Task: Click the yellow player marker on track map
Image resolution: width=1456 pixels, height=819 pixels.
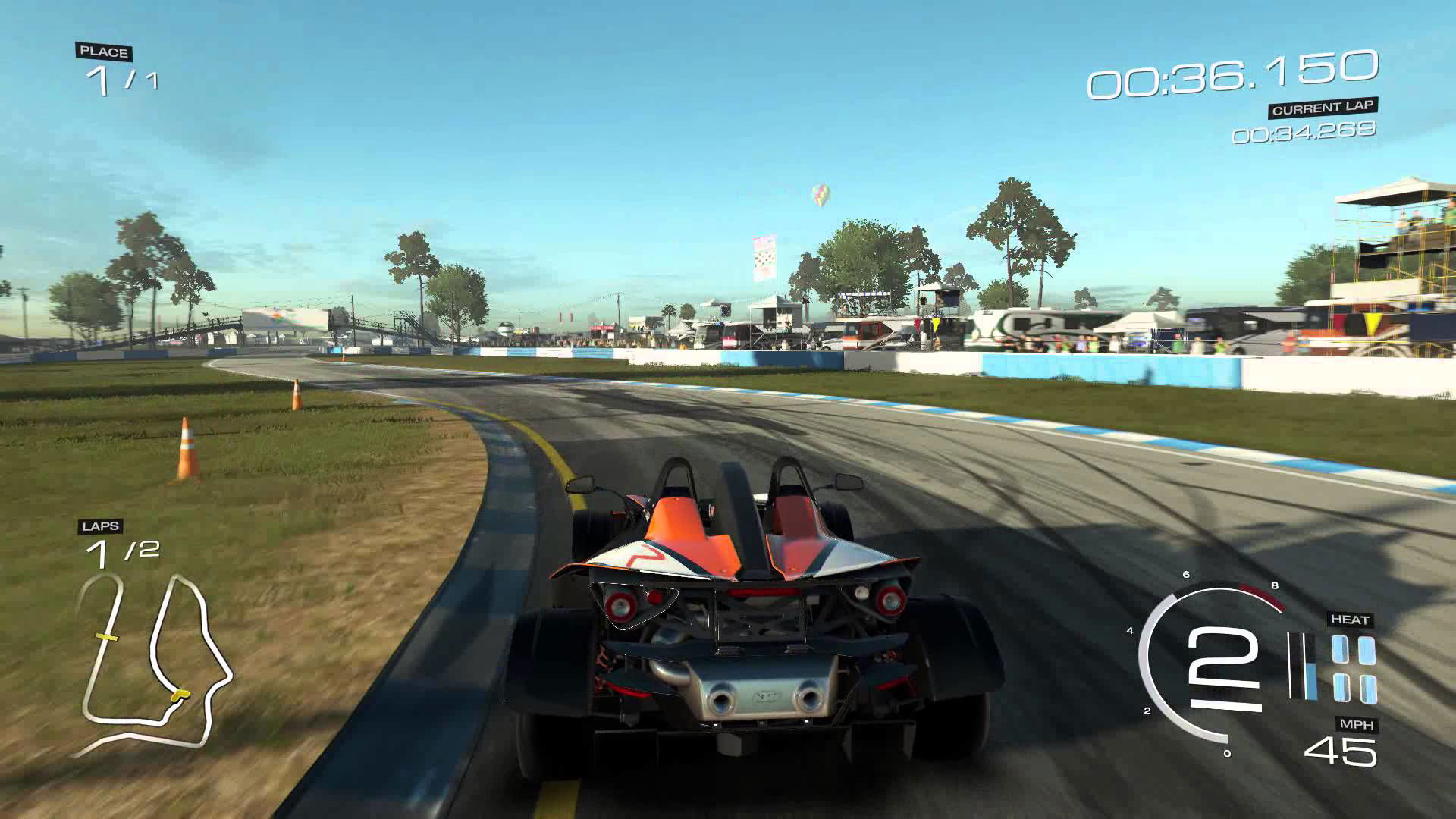Action: [x=180, y=695]
